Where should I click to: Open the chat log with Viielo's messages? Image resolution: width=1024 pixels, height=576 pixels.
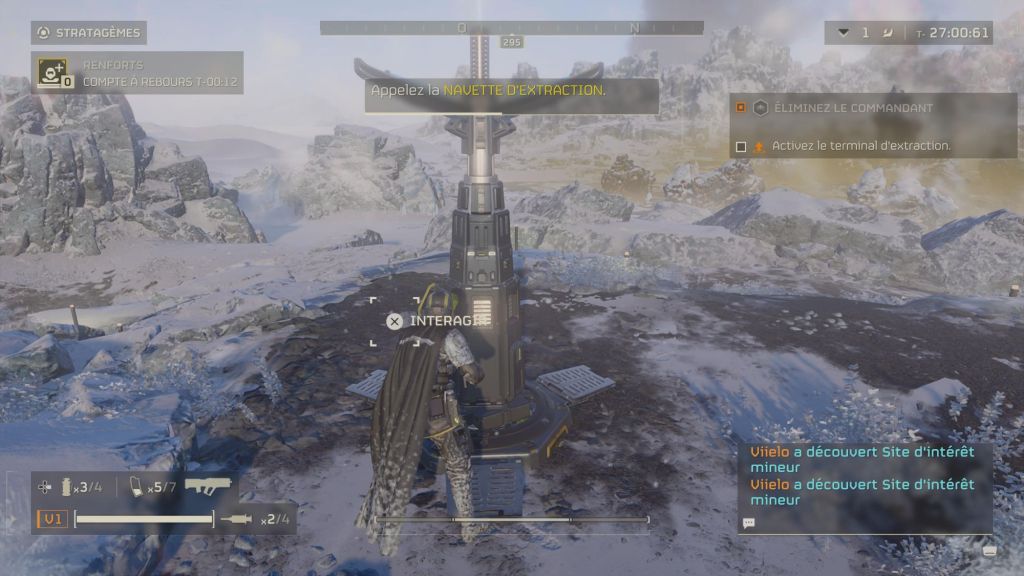click(x=865, y=476)
